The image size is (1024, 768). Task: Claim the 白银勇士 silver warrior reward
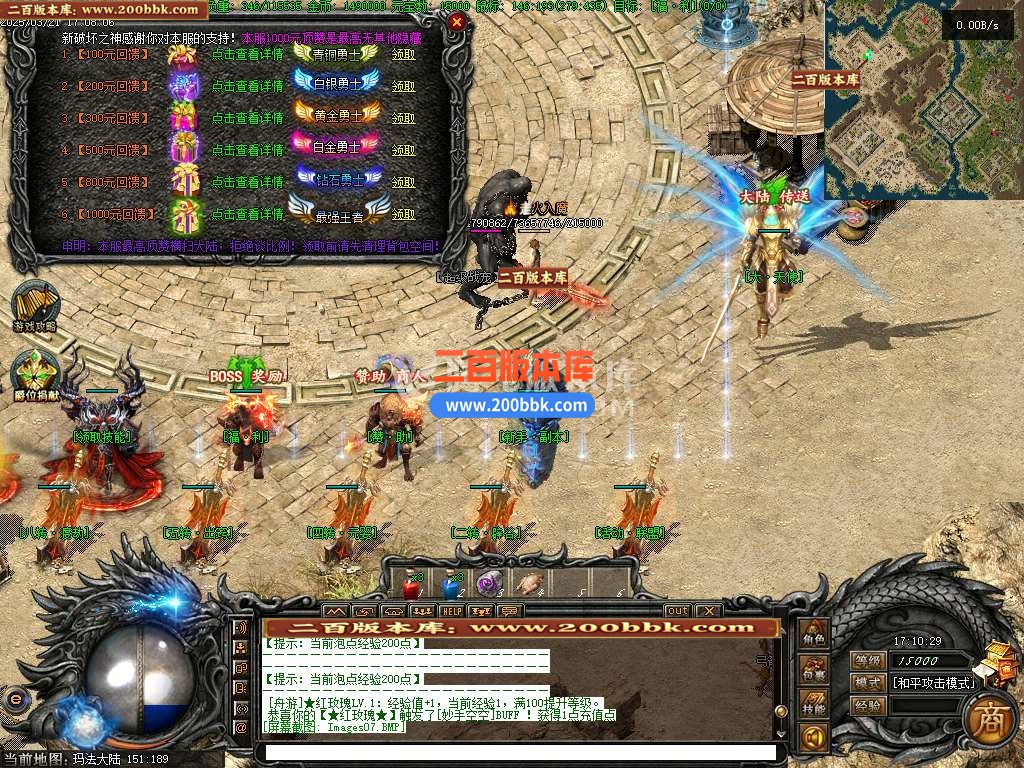[403, 86]
